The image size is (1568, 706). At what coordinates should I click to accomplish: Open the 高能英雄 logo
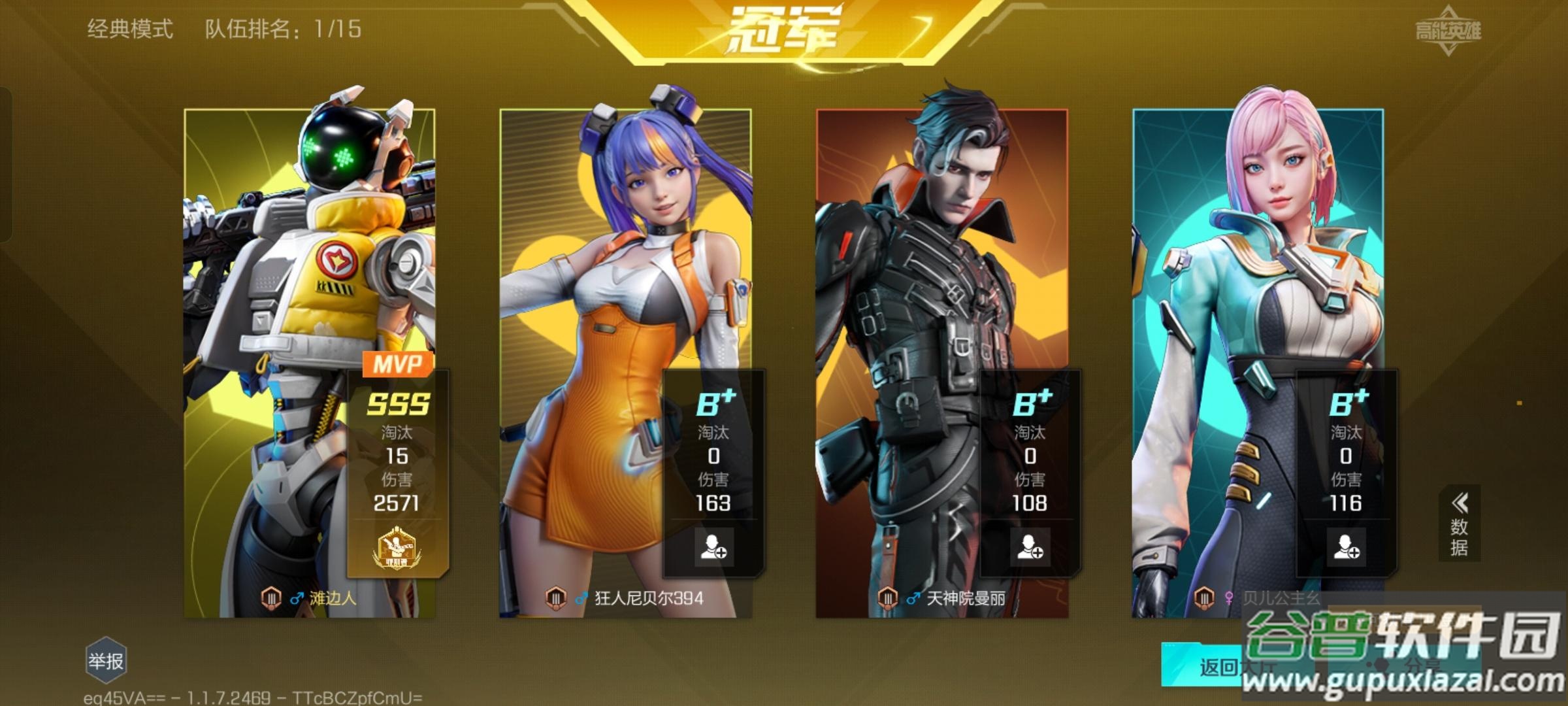point(1448,30)
